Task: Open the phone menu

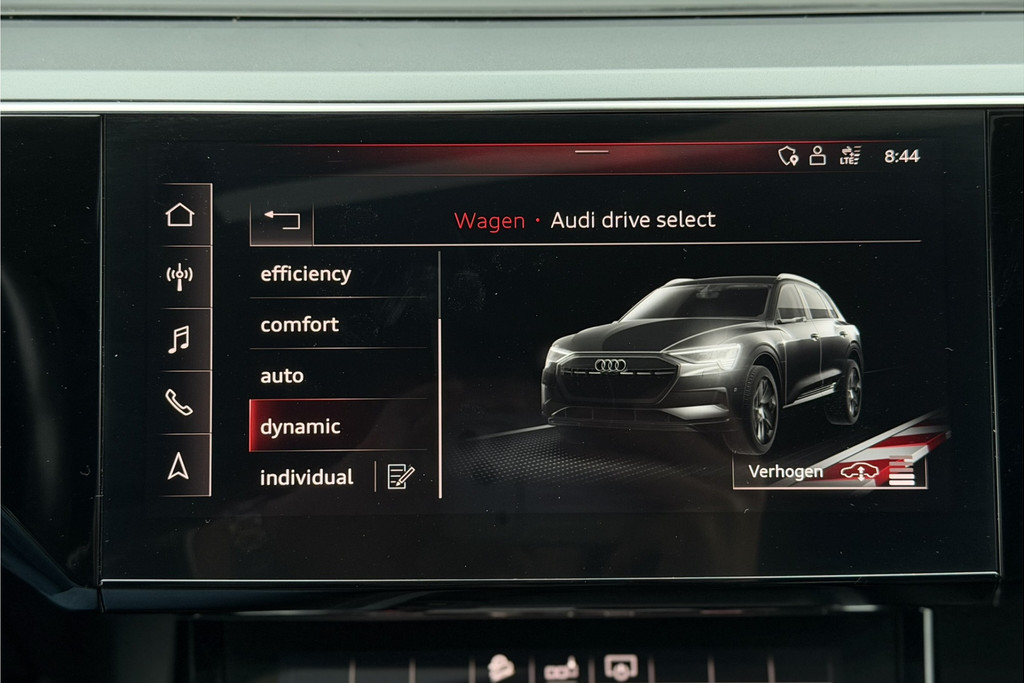Action: tap(179, 402)
